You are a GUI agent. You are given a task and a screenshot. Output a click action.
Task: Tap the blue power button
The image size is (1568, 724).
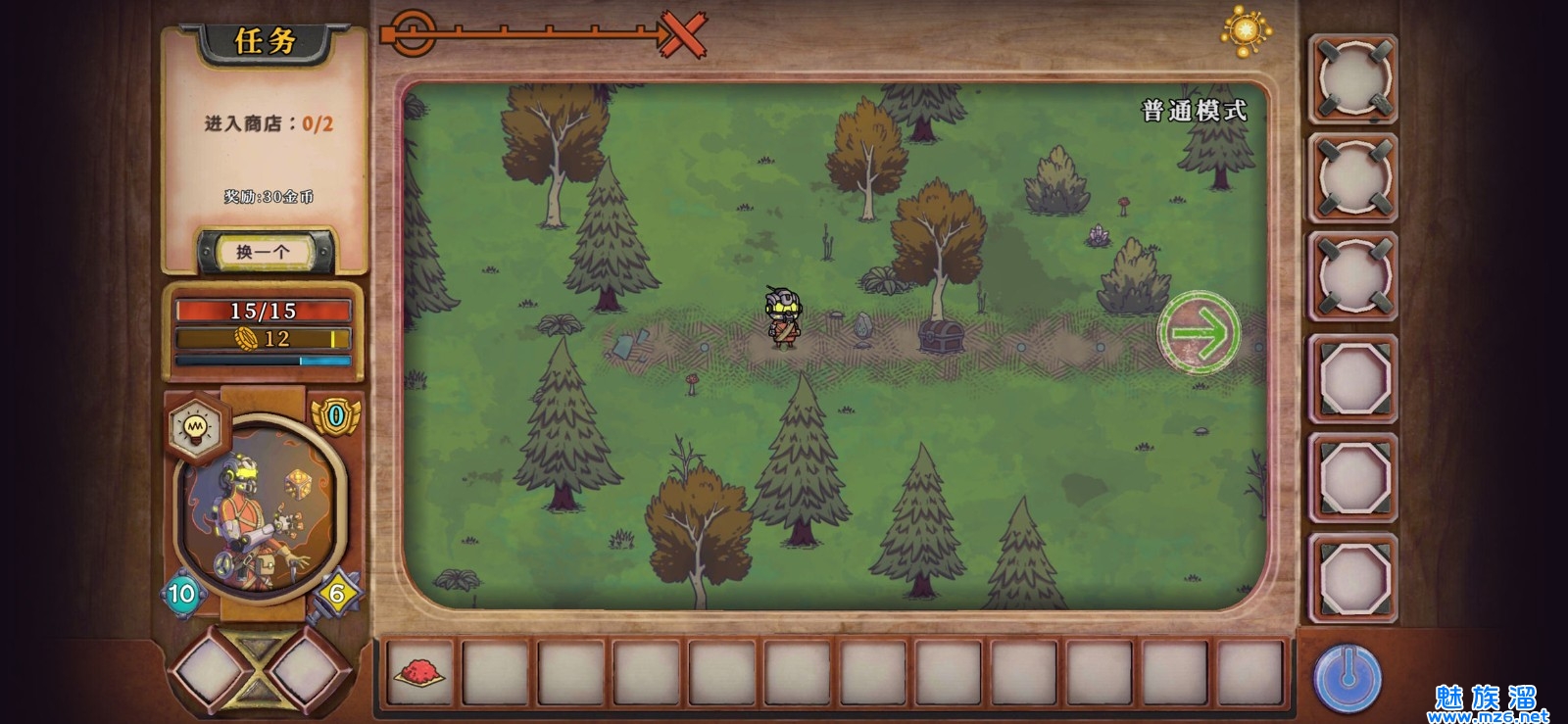tap(1347, 677)
